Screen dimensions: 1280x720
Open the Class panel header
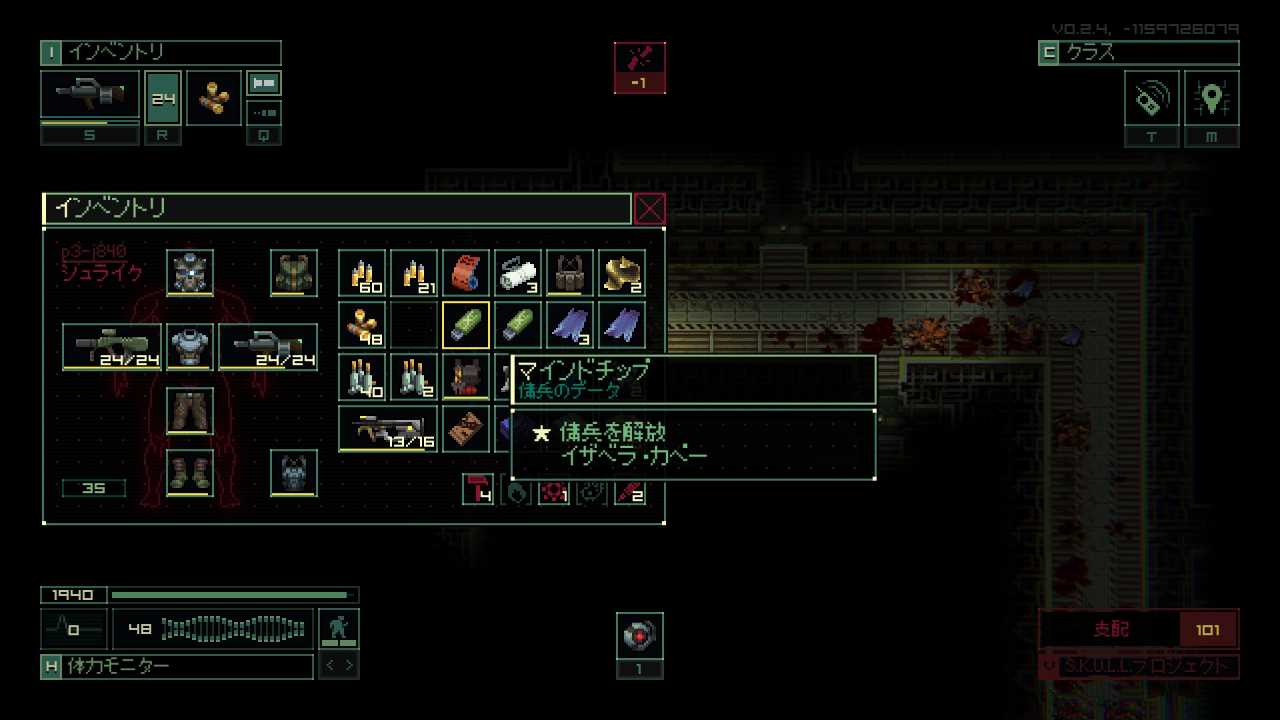(1139, 53)
